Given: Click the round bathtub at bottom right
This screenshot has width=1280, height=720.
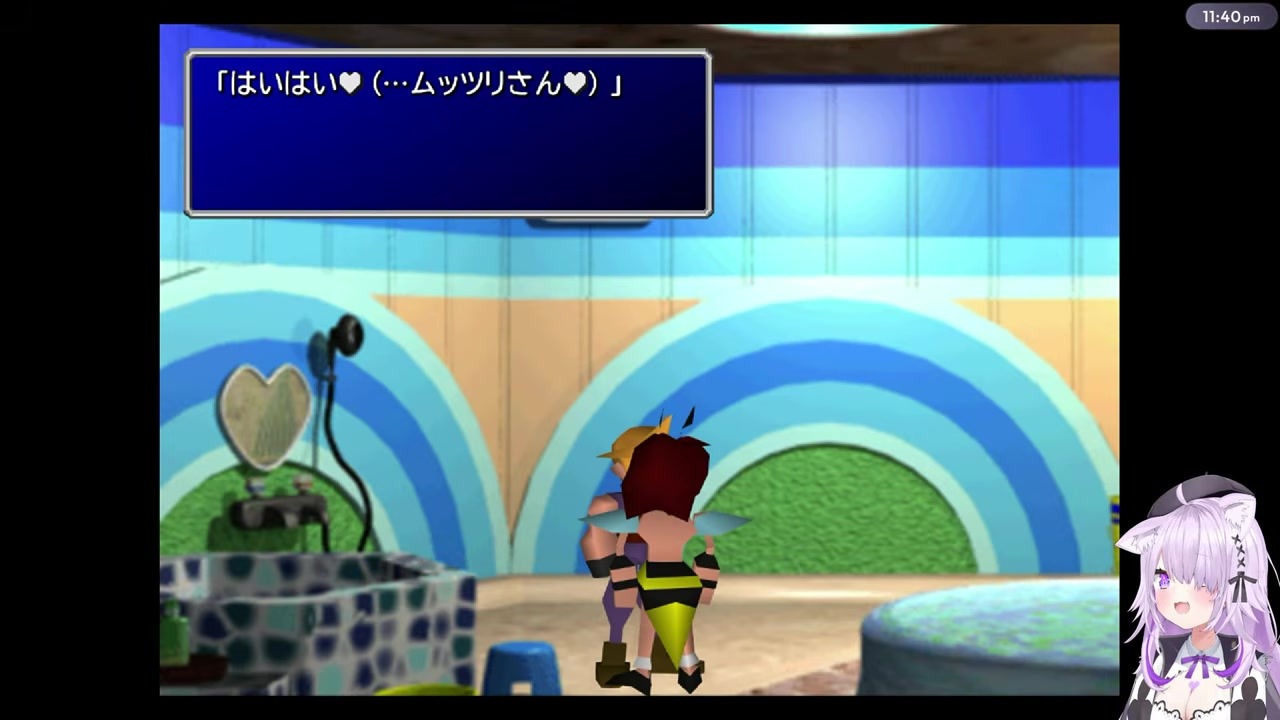Looking at the screenshot, I should pyautogui.click(x=990, y=660).
